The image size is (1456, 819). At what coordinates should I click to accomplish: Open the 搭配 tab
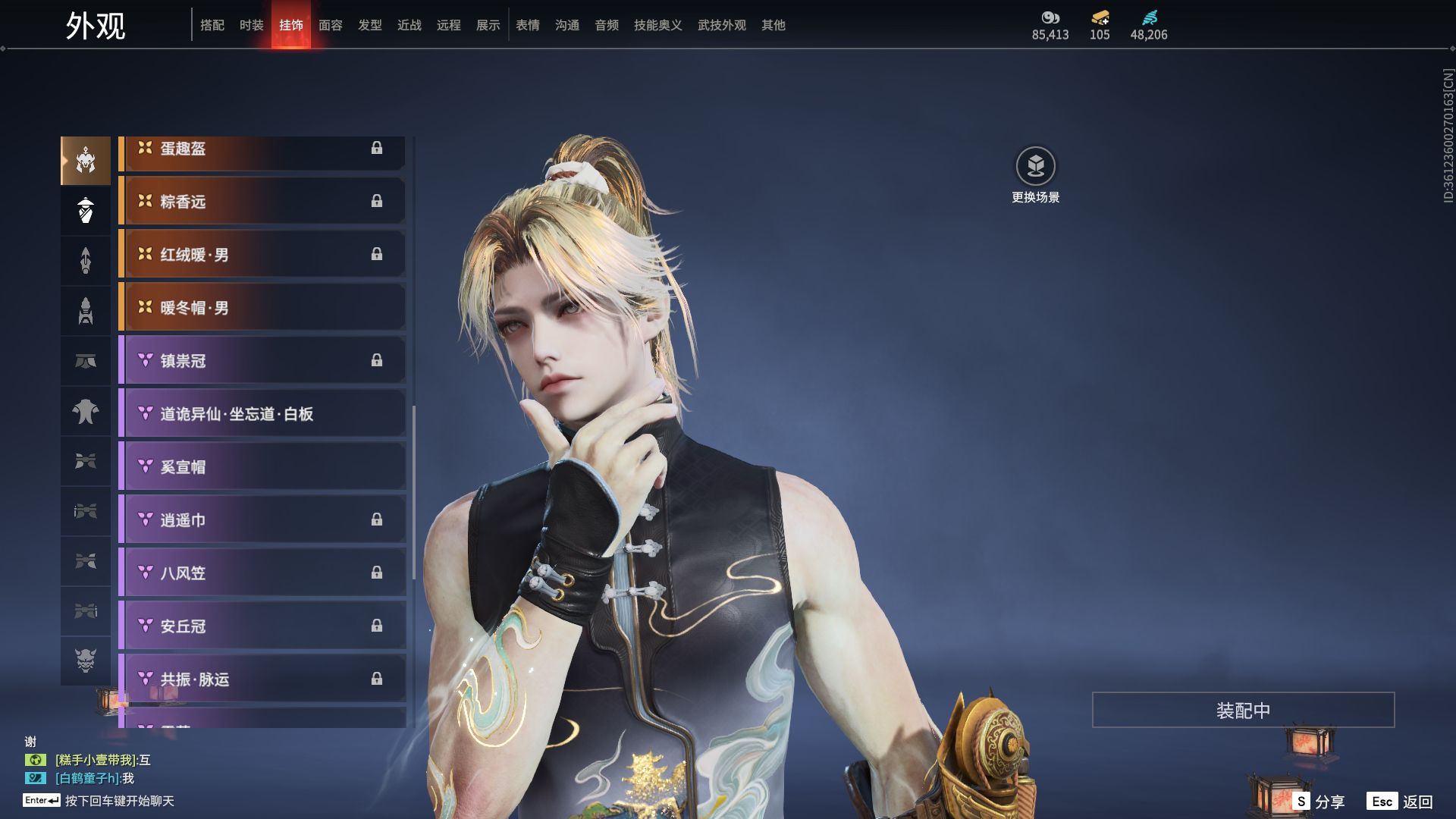point(212,25)
